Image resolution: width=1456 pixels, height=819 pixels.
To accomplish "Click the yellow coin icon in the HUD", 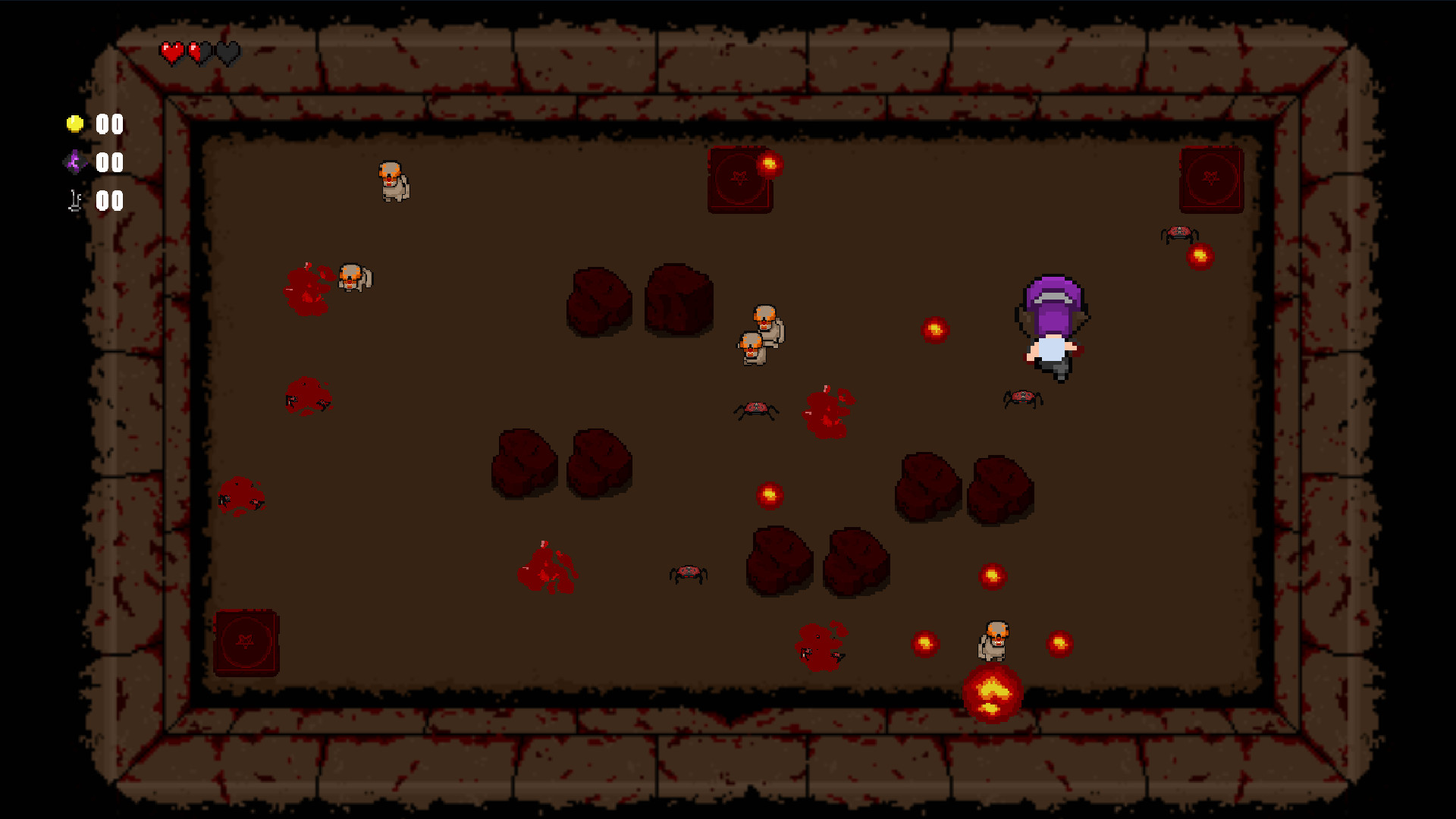I will coord(74,124).
